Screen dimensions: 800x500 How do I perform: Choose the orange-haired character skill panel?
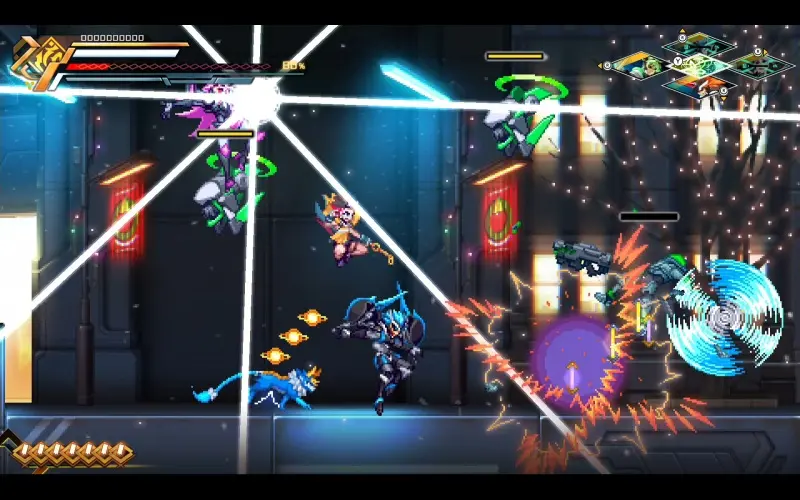tap(699, 88)
